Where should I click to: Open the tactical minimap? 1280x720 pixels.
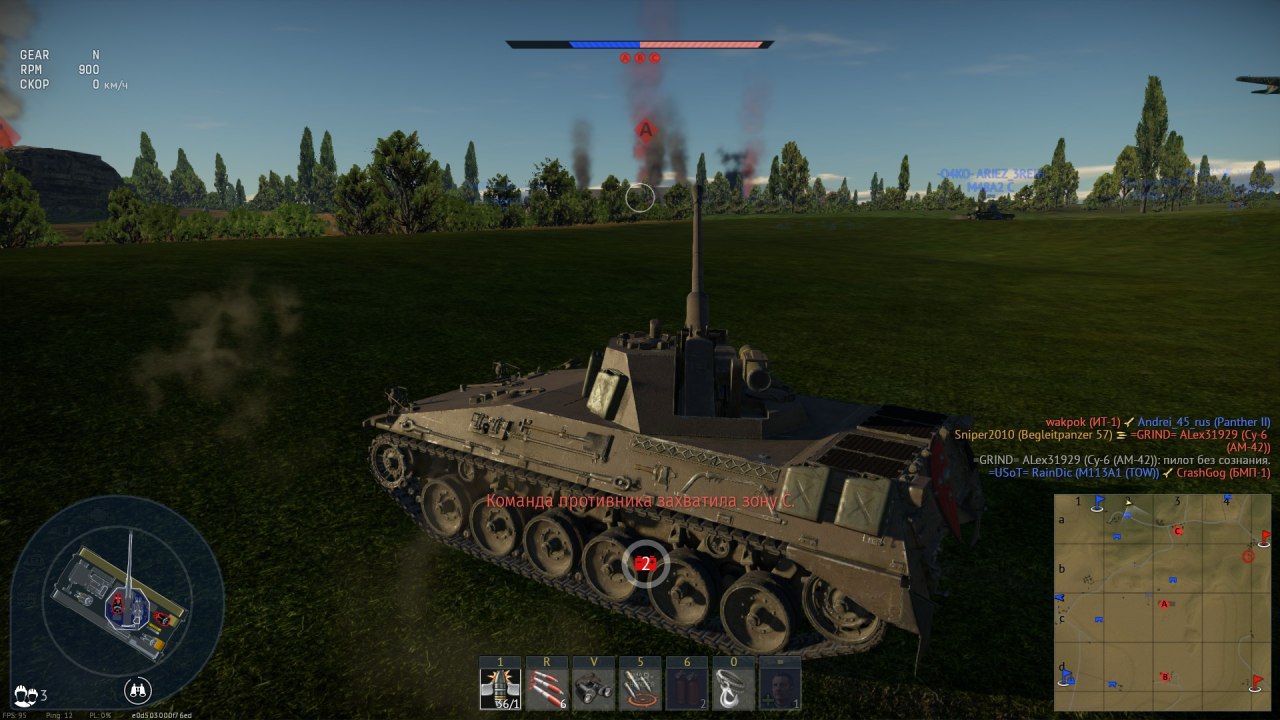point(1163,602)
